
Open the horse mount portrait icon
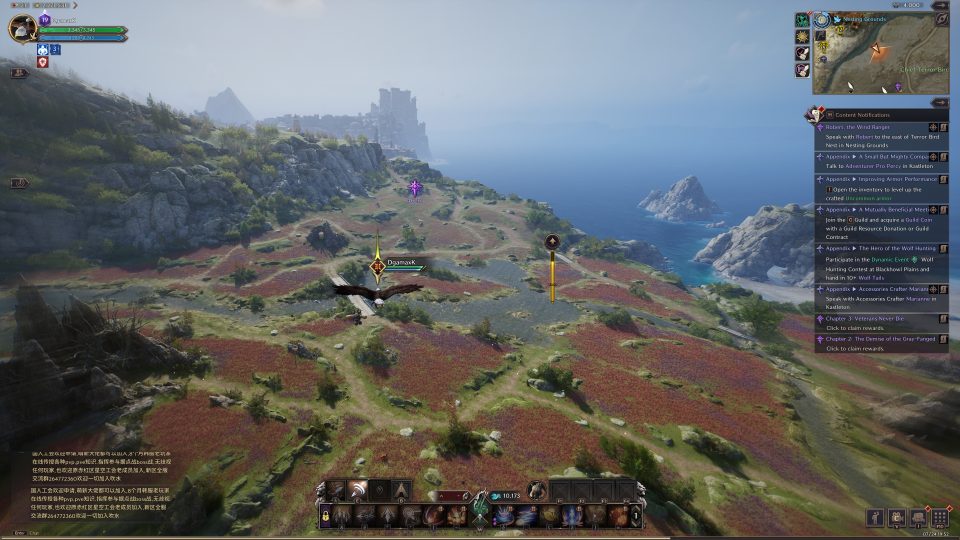point(536,491)
